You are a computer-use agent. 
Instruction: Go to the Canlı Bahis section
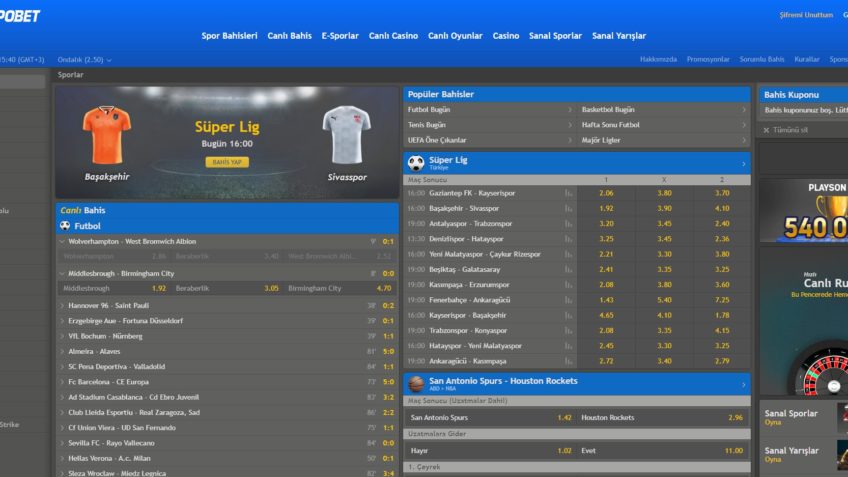pos(289,36)
